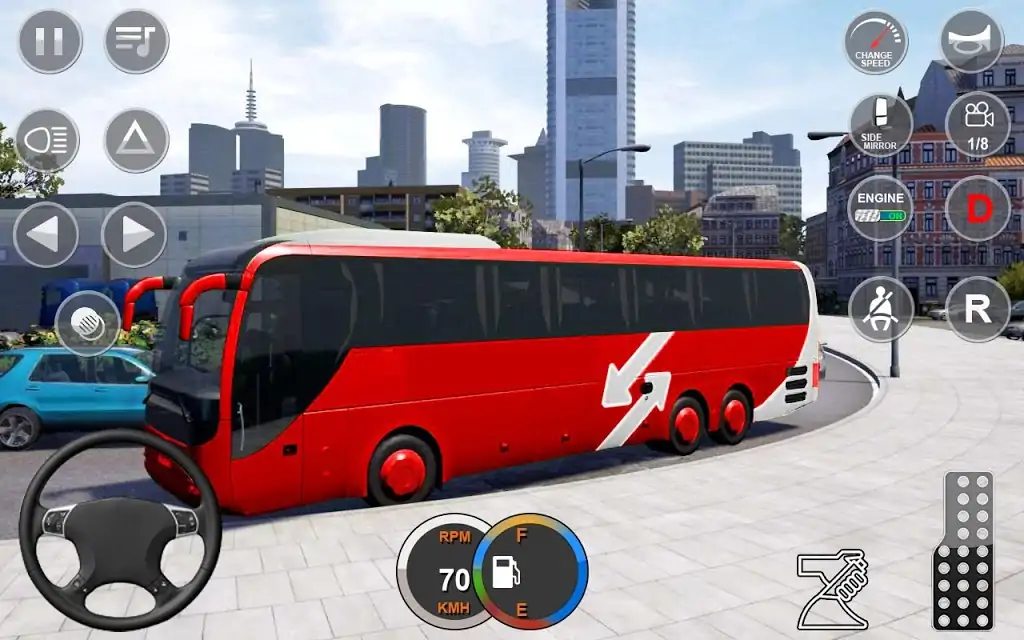Open the music playlist button
Image resolution: width=1024 pixels, height=640 pixels.
137,41
